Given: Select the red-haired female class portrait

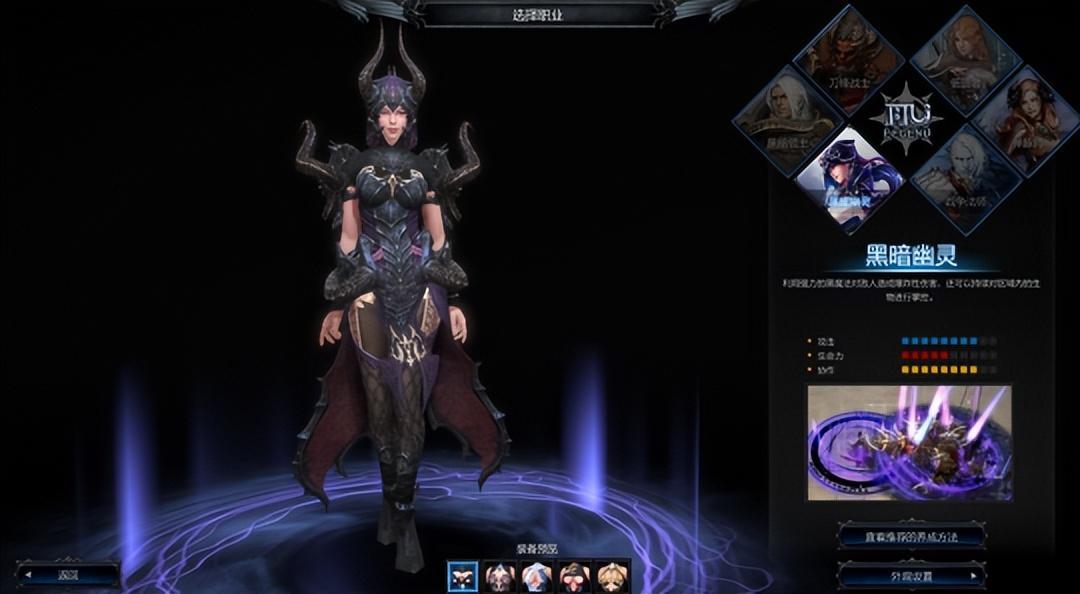Looking at the screenshot, I should point(1022,118).
